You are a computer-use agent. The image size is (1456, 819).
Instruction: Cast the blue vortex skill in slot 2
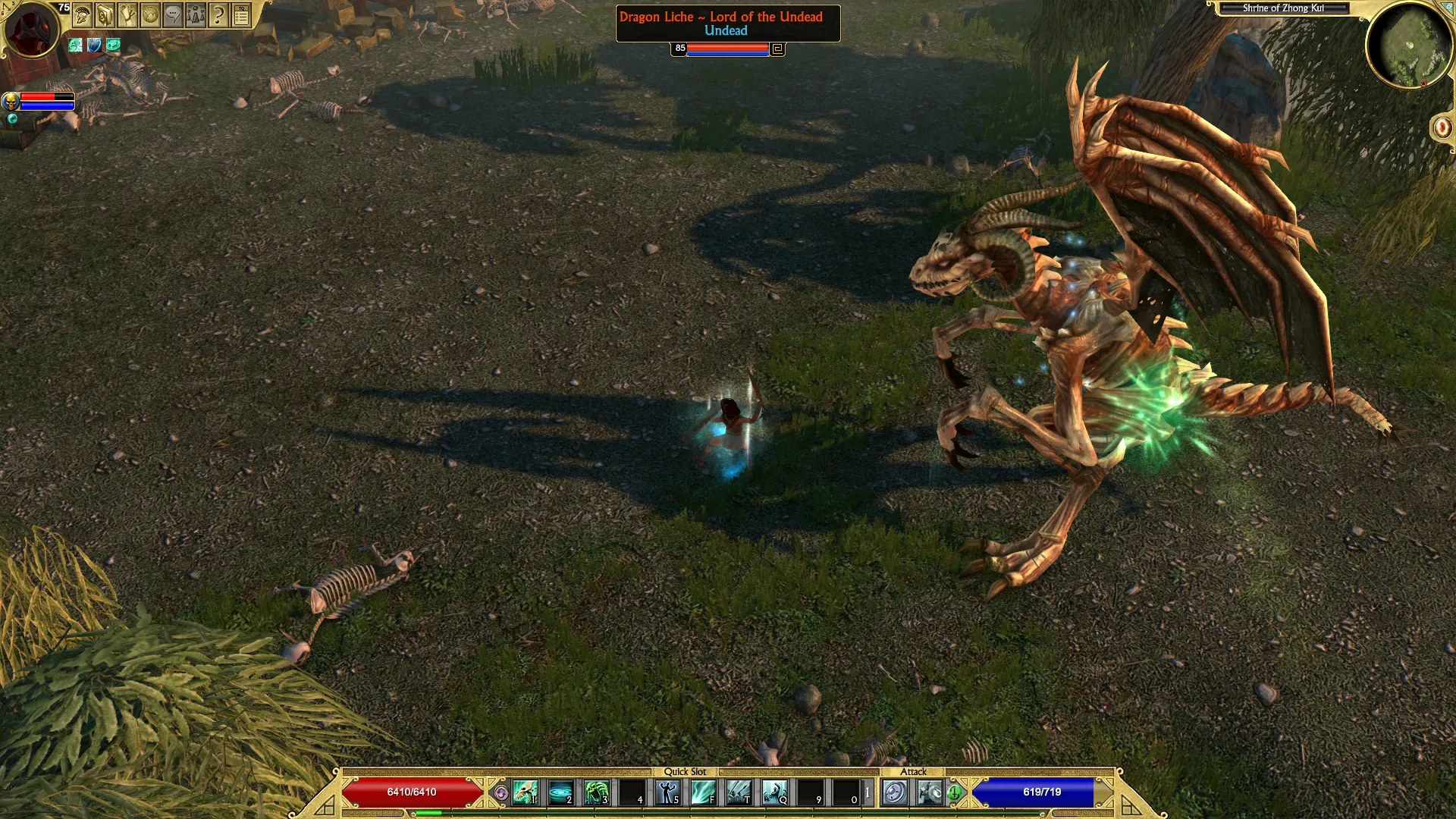[560, 793]
